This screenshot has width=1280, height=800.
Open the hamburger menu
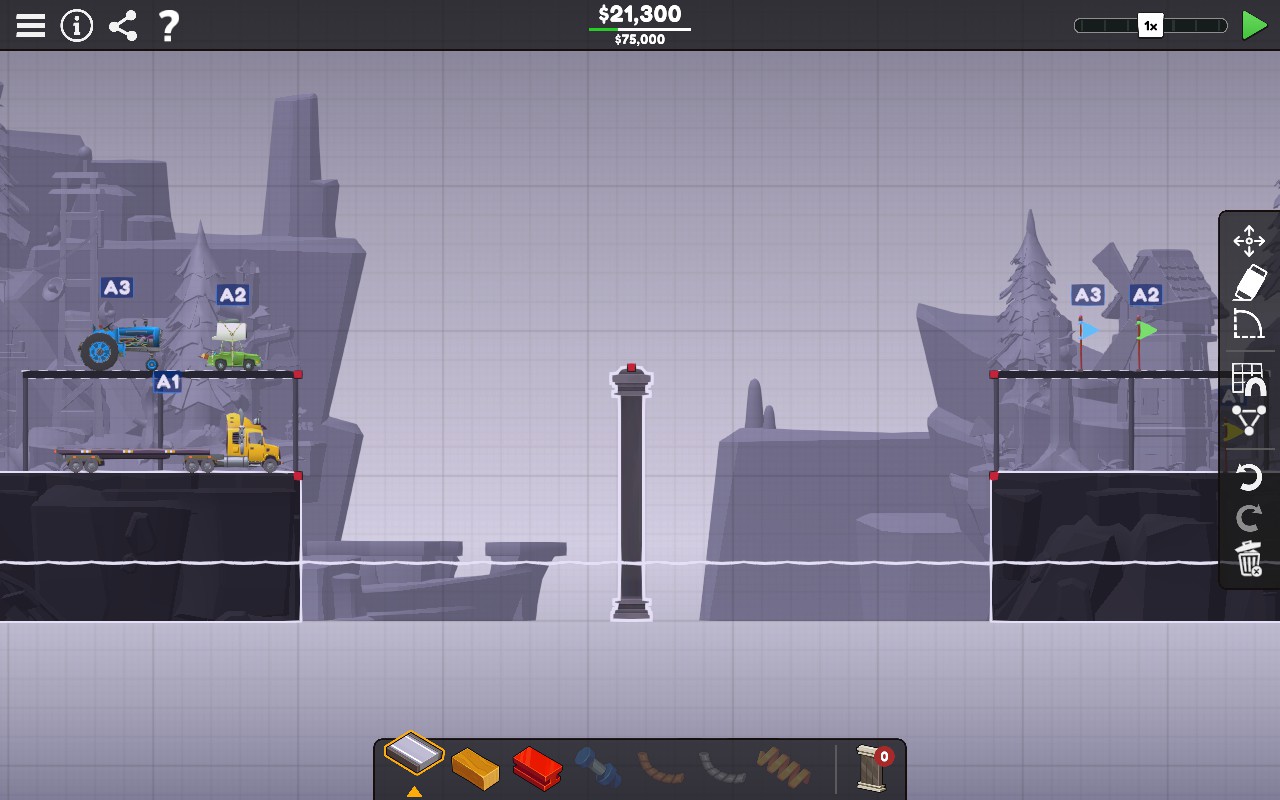[x=30, y=24]
